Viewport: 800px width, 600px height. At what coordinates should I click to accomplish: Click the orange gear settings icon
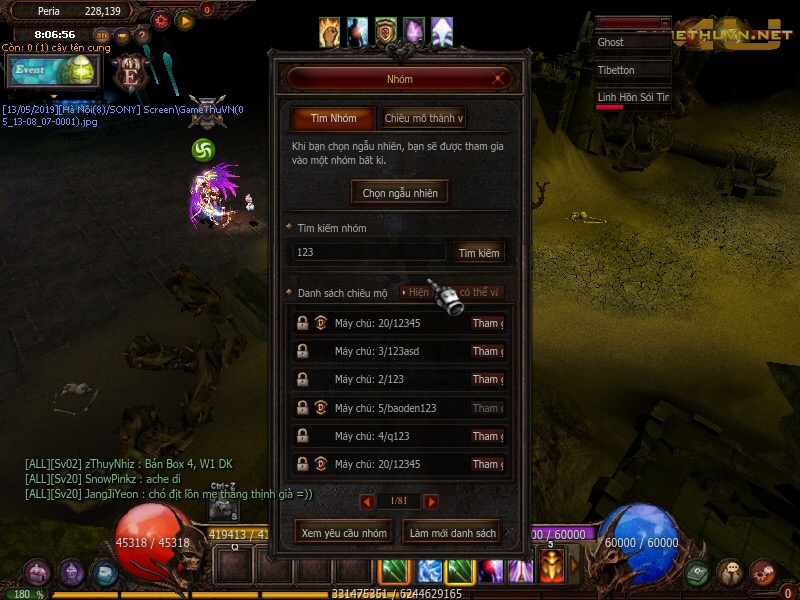[x=161, y=20]
